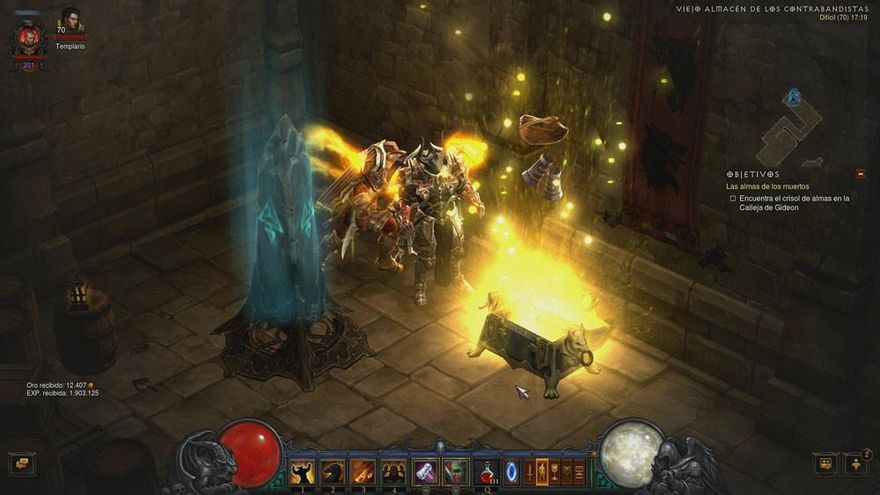Open the highlighted character inventory menu button
The width and height of the screenshot is (880, 495).
pyautogui.click(x=542, y=471)
